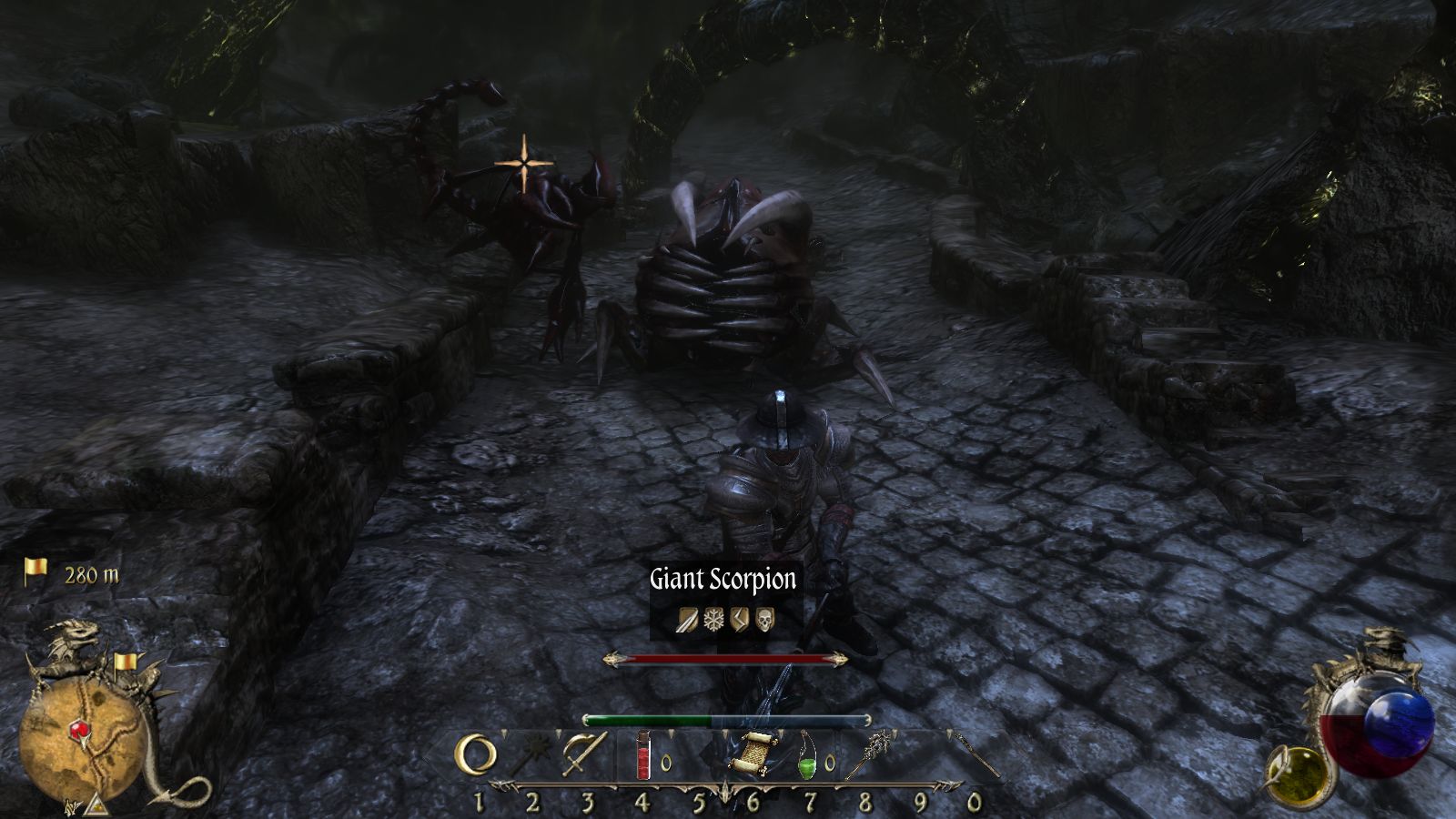Use the red health potion
The height and width of the screenshot is (819, 1456).
(643, 755)
